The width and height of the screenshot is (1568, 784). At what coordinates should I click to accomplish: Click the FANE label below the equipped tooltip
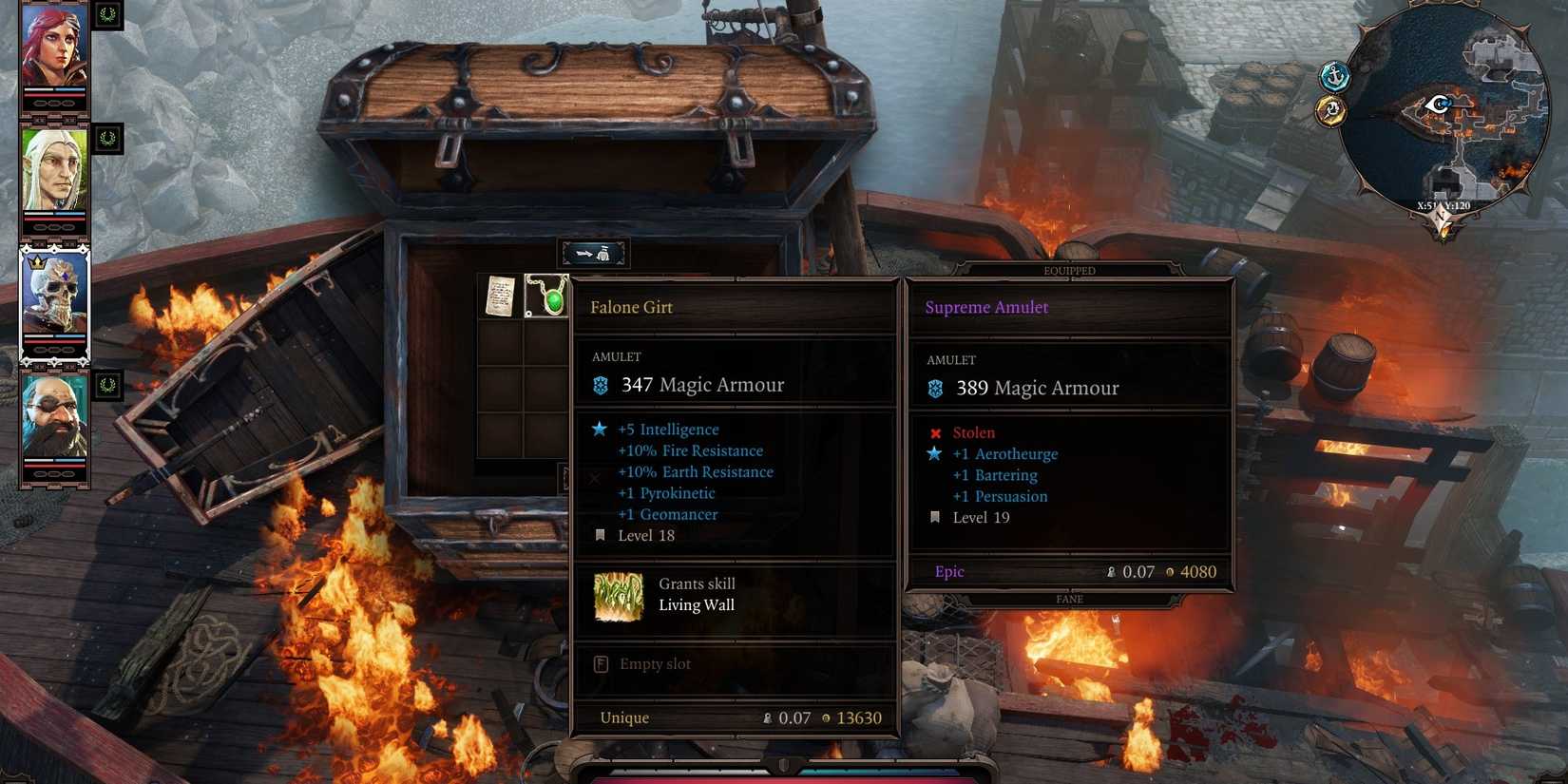coord(1070,599)
